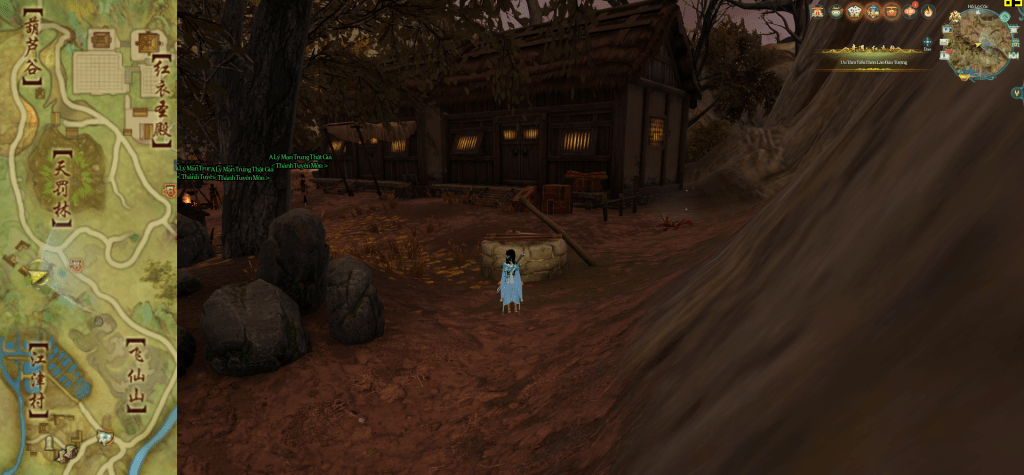
Task: Select the flame icon in top bar
Action: (x=928, y=12)
